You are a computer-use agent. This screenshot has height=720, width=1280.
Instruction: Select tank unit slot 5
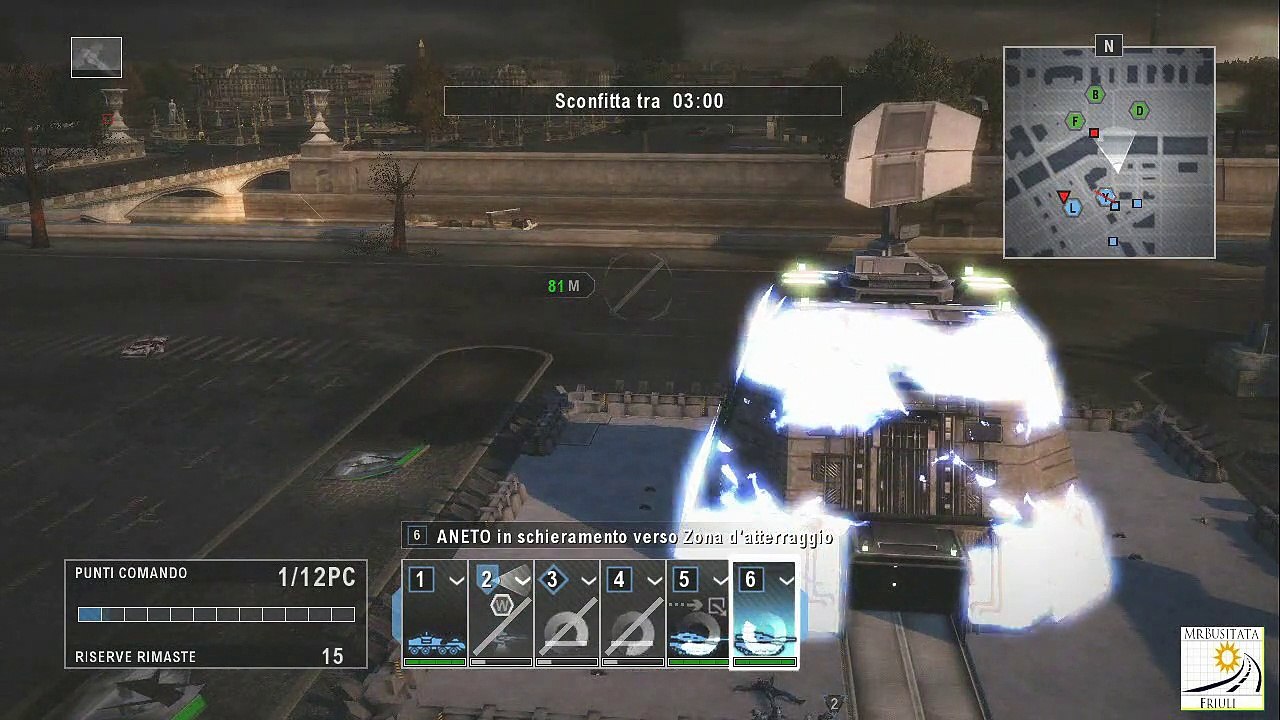coord(698,613)
